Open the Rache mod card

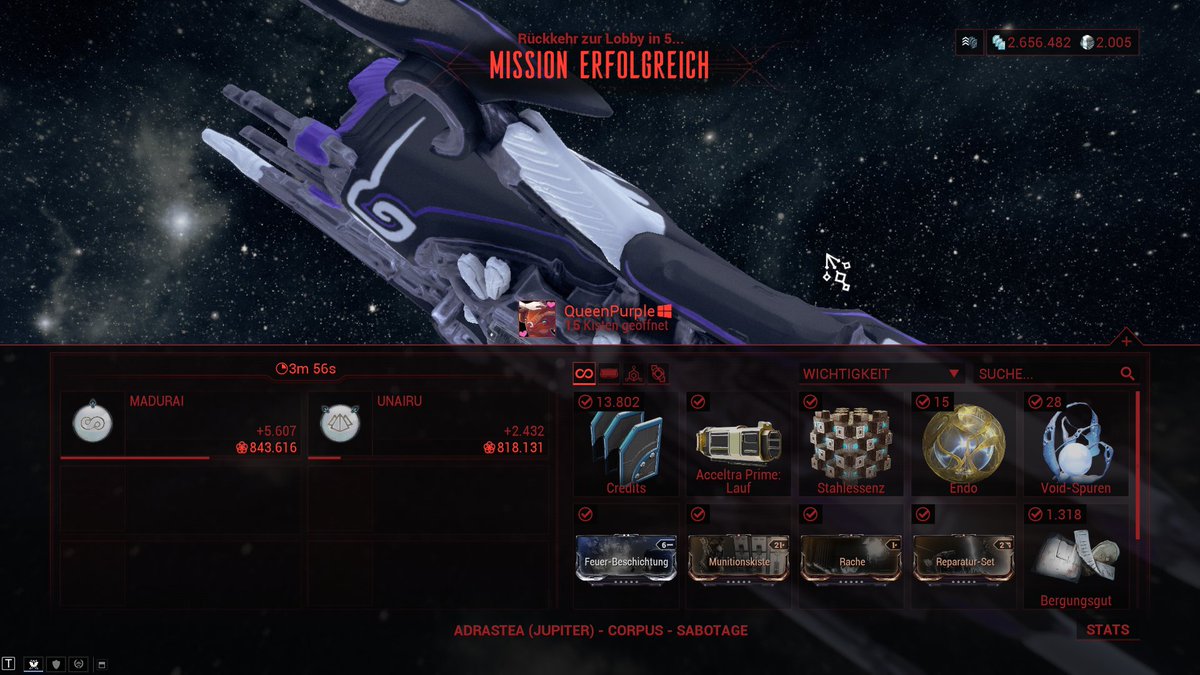850,558
